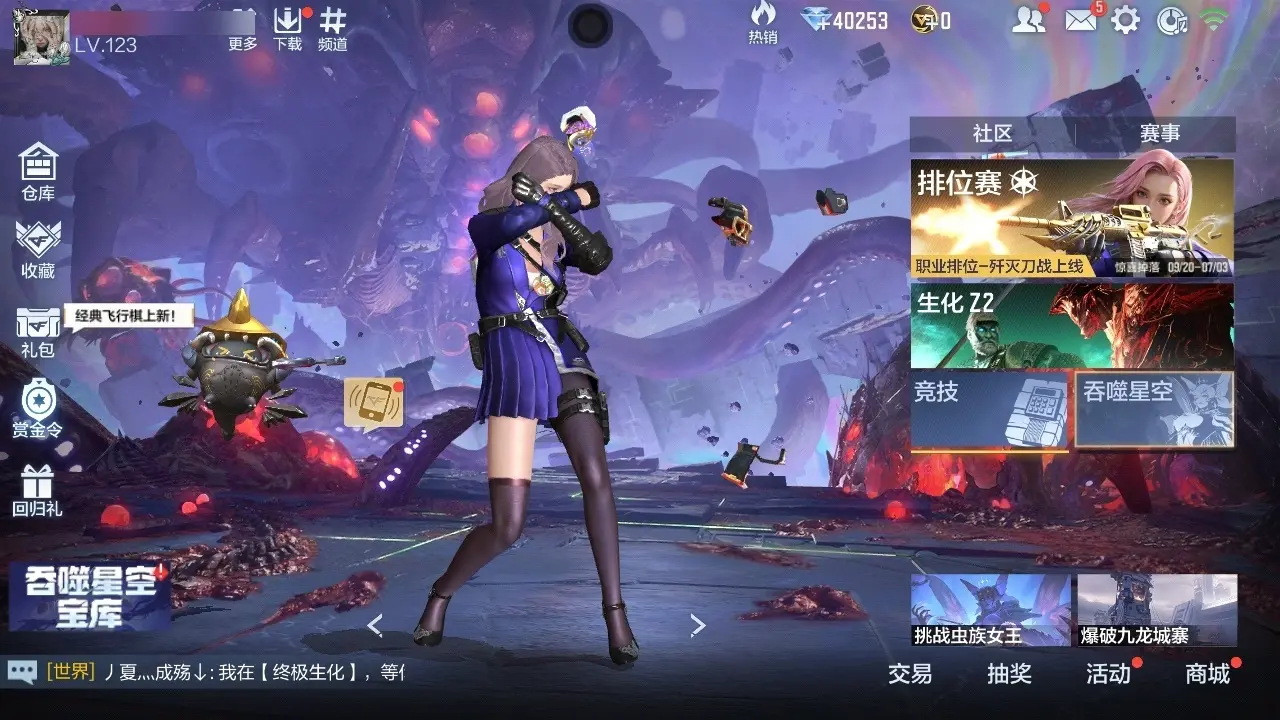Open the gear settings menu
The image size is (1280, 720).
[x=1126, y=20]
